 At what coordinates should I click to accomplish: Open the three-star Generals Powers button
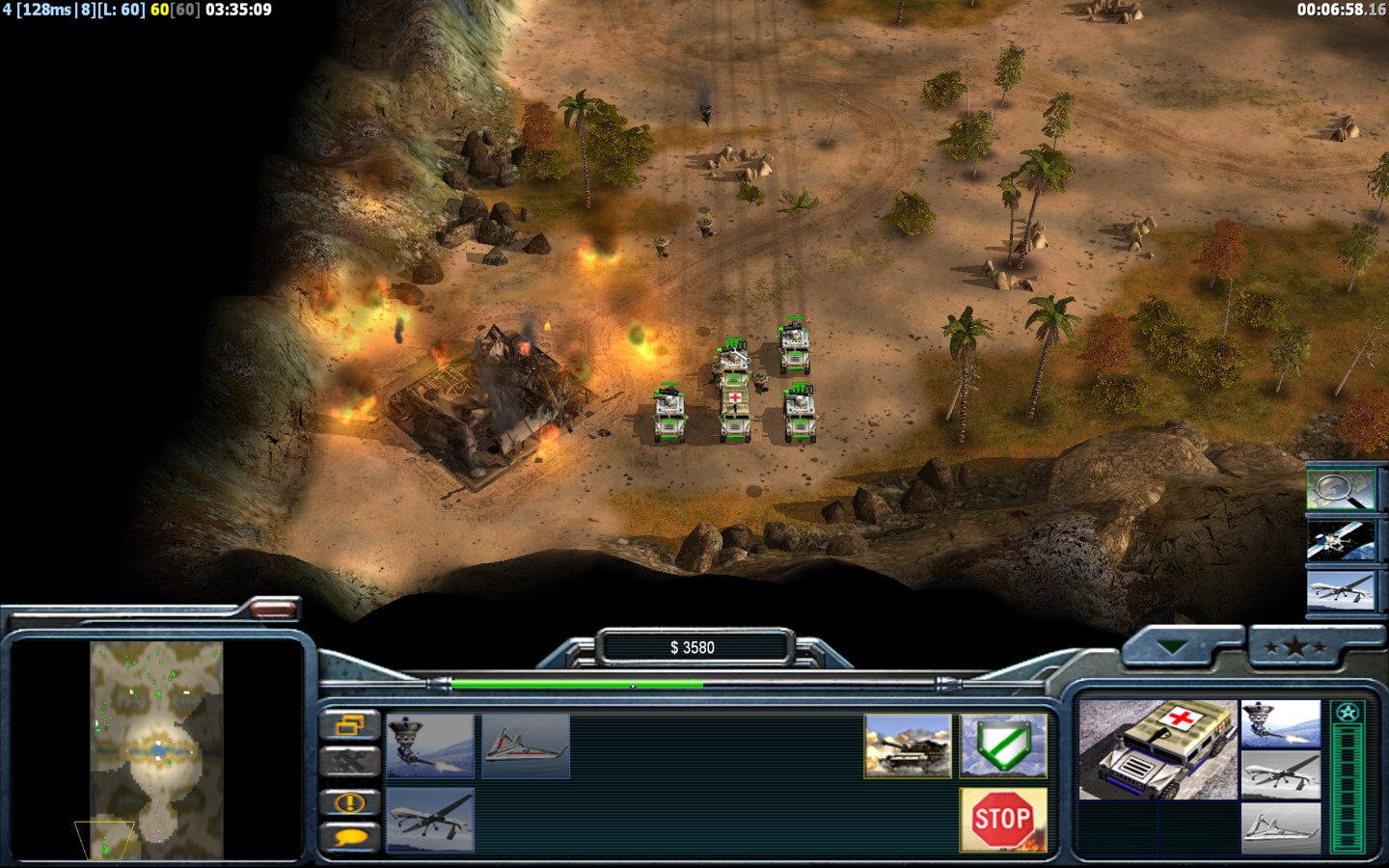coord(1295,647)
